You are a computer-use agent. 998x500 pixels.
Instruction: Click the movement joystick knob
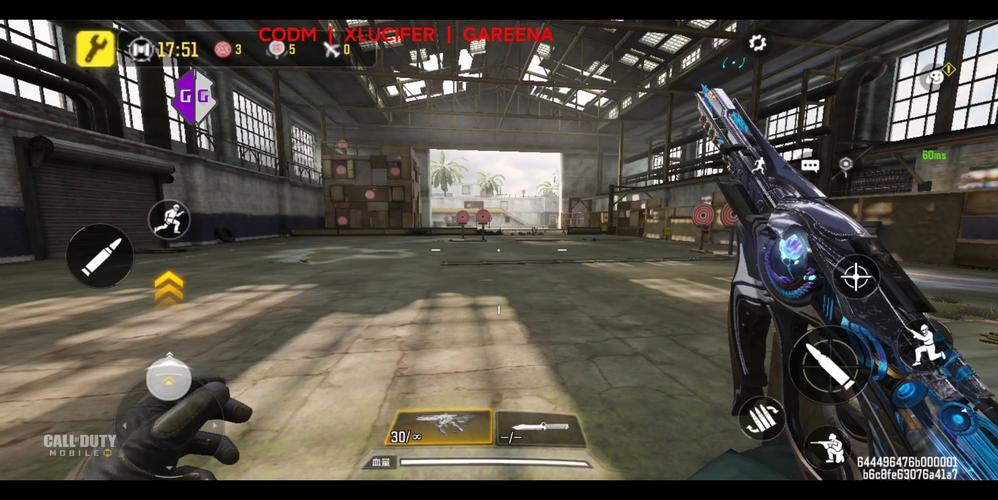[167, 379]
